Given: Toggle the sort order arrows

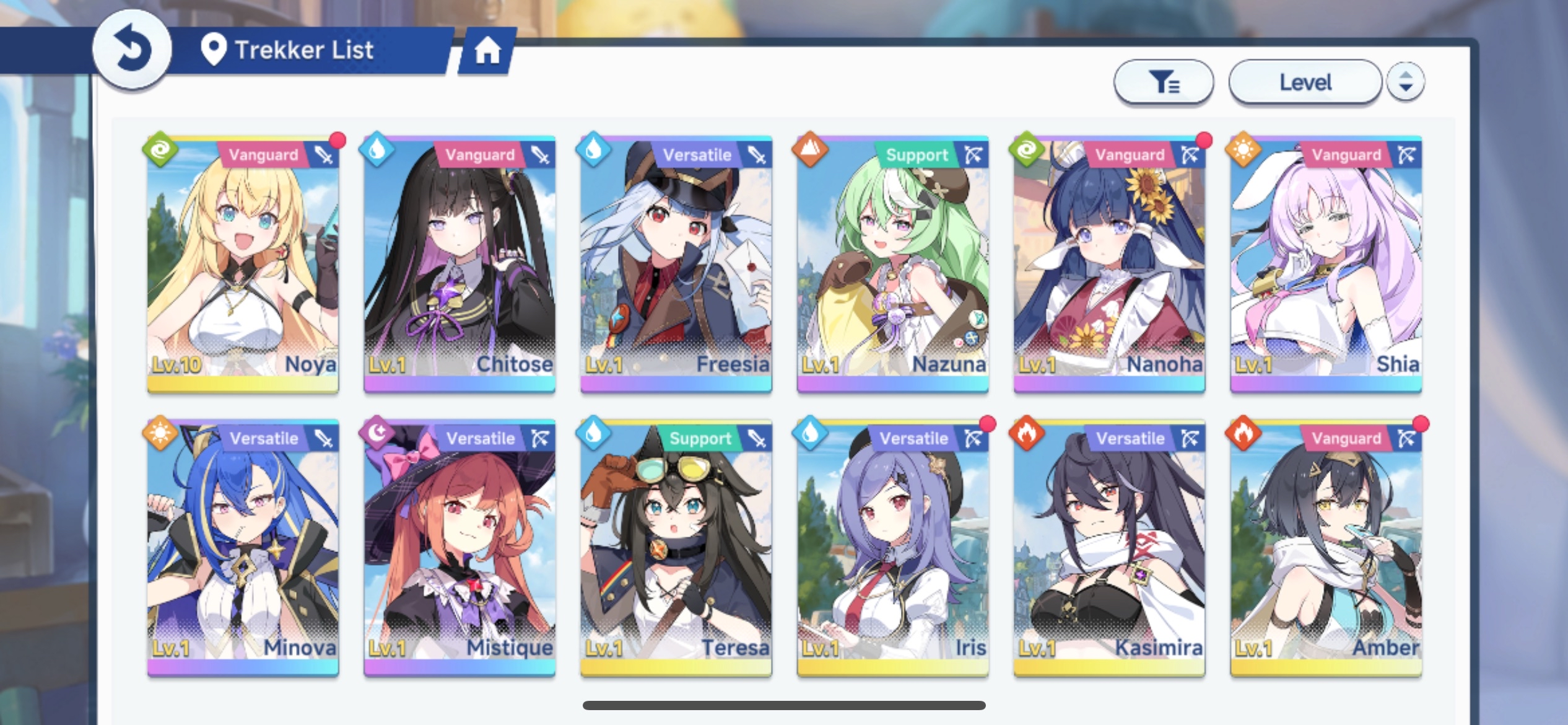Looking at the screenshot, I should pos(1406,82).
